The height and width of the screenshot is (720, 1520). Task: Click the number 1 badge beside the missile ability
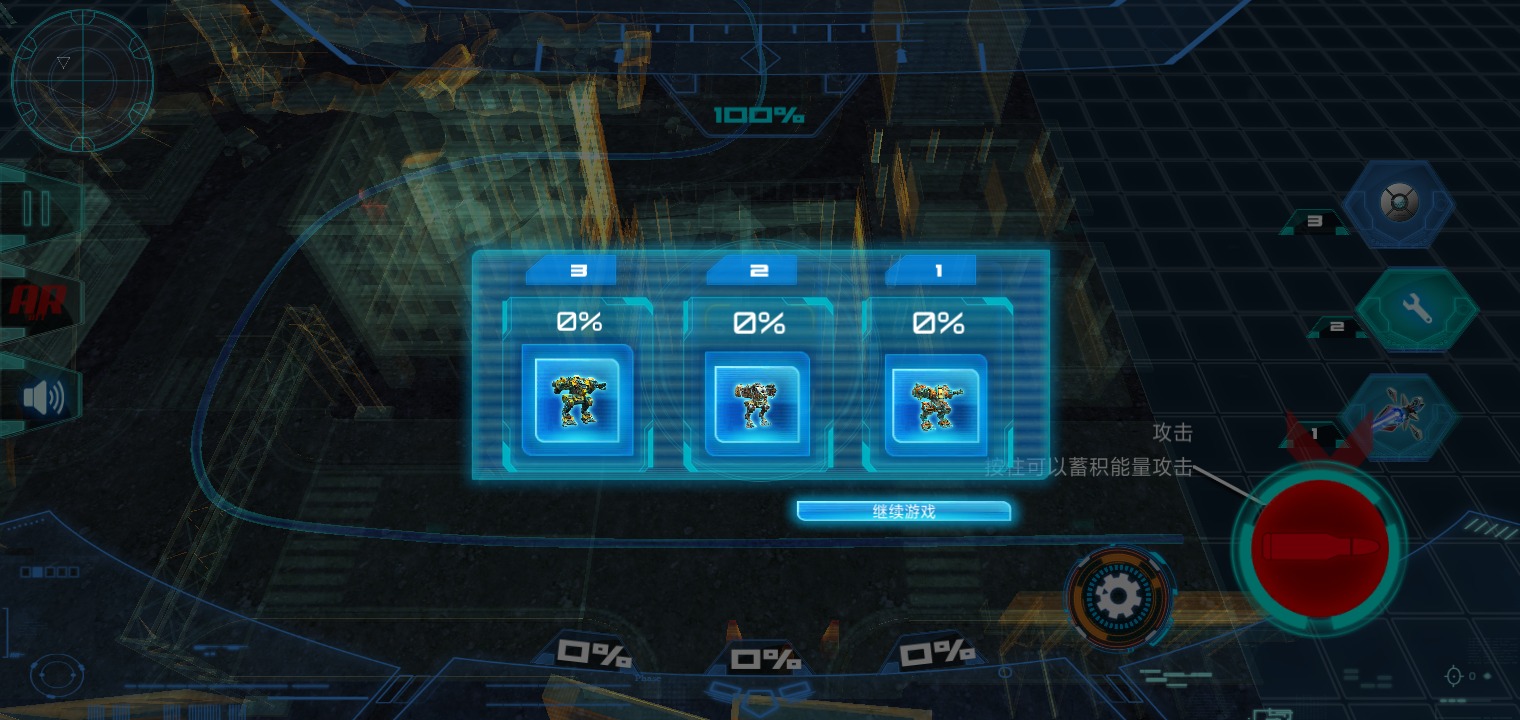tap(1313, 434)
